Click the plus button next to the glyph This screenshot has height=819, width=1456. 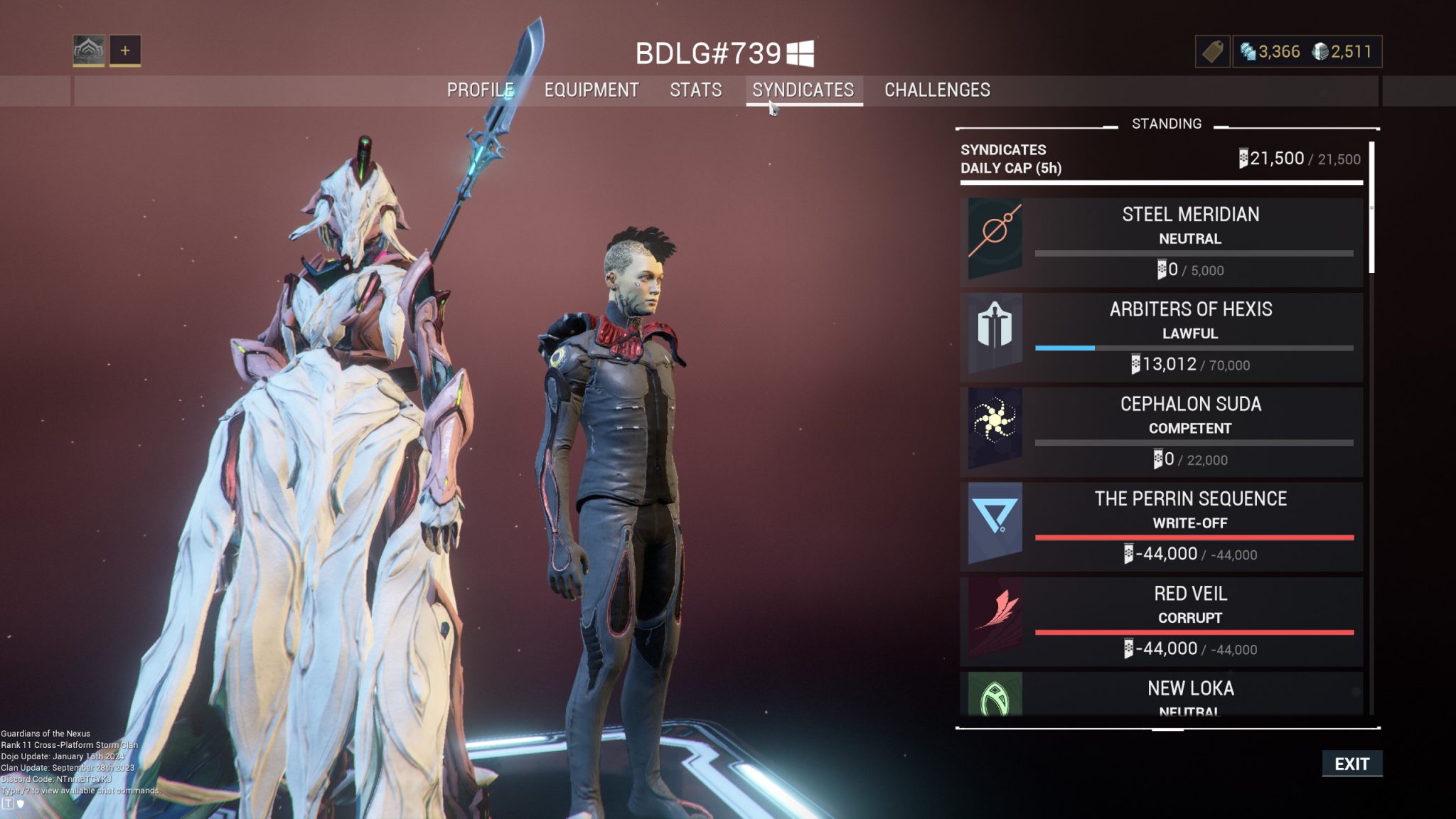125,50
